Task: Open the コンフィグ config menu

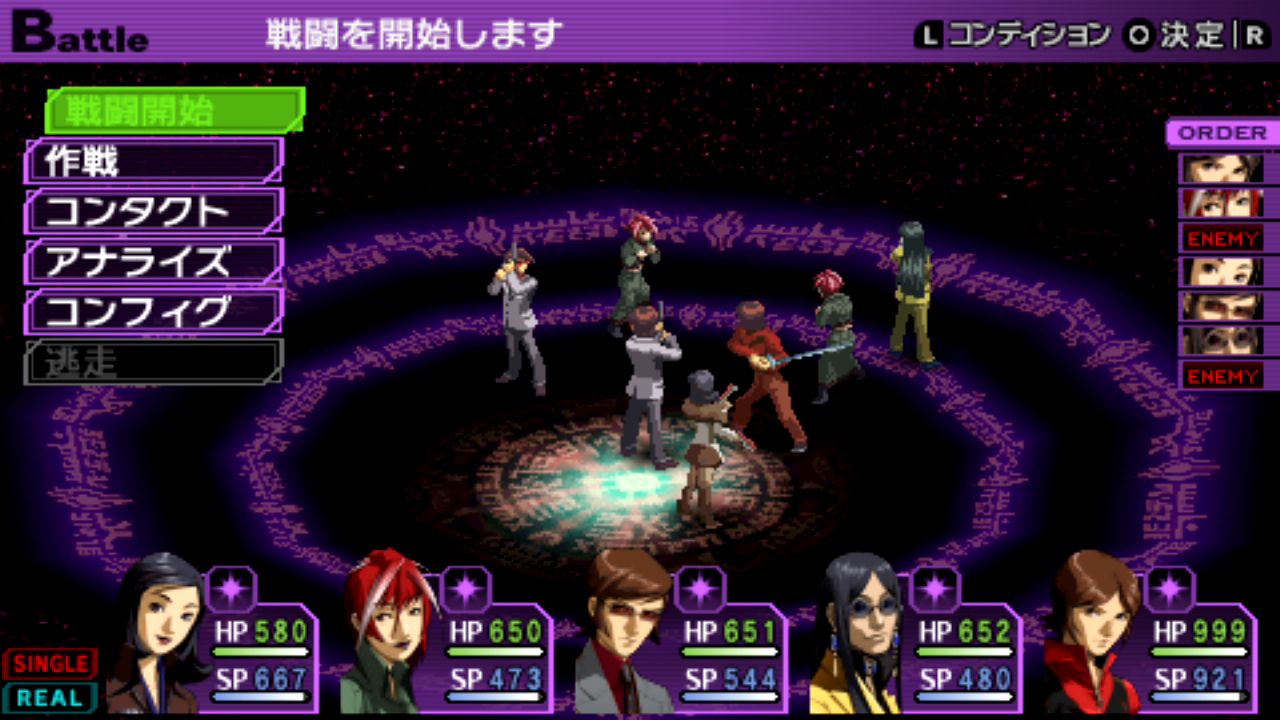Action: (154, 311)
